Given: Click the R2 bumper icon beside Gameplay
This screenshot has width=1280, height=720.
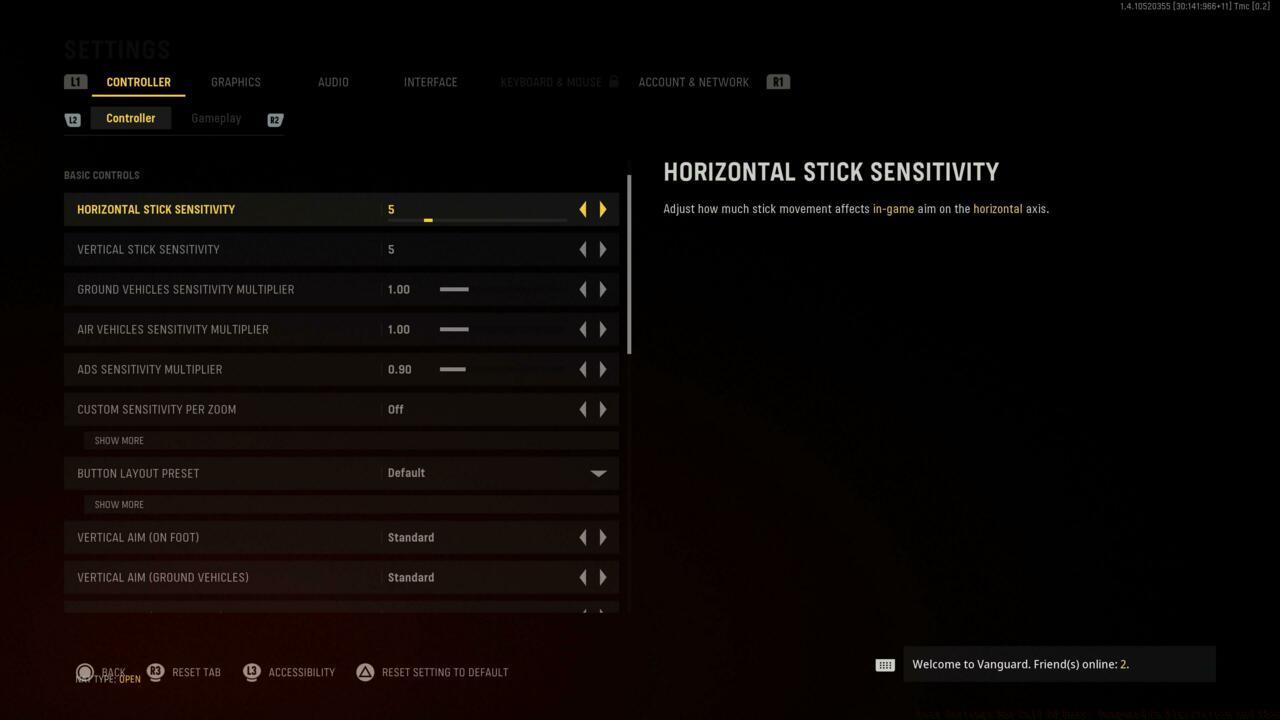Looking at the screenshot, I should [275, 119].
